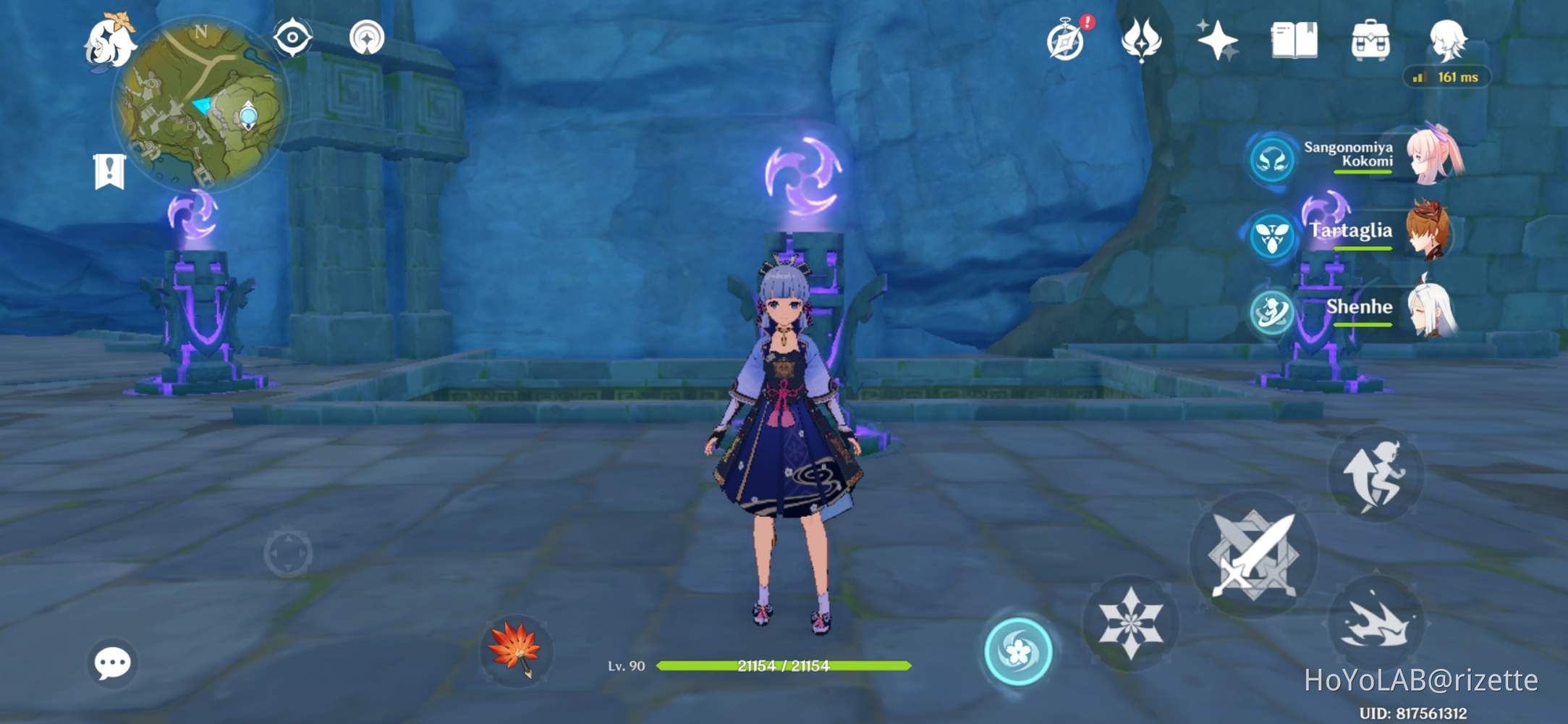Open the Wish screen star icon
Viewport: 1568px width, 724px height.
coord(1219,40)
